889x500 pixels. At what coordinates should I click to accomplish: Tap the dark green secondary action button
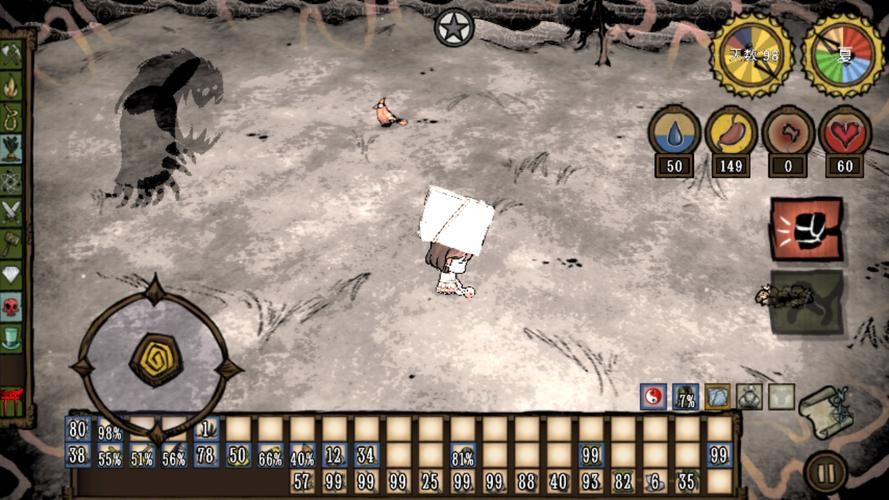coord(806,301)
